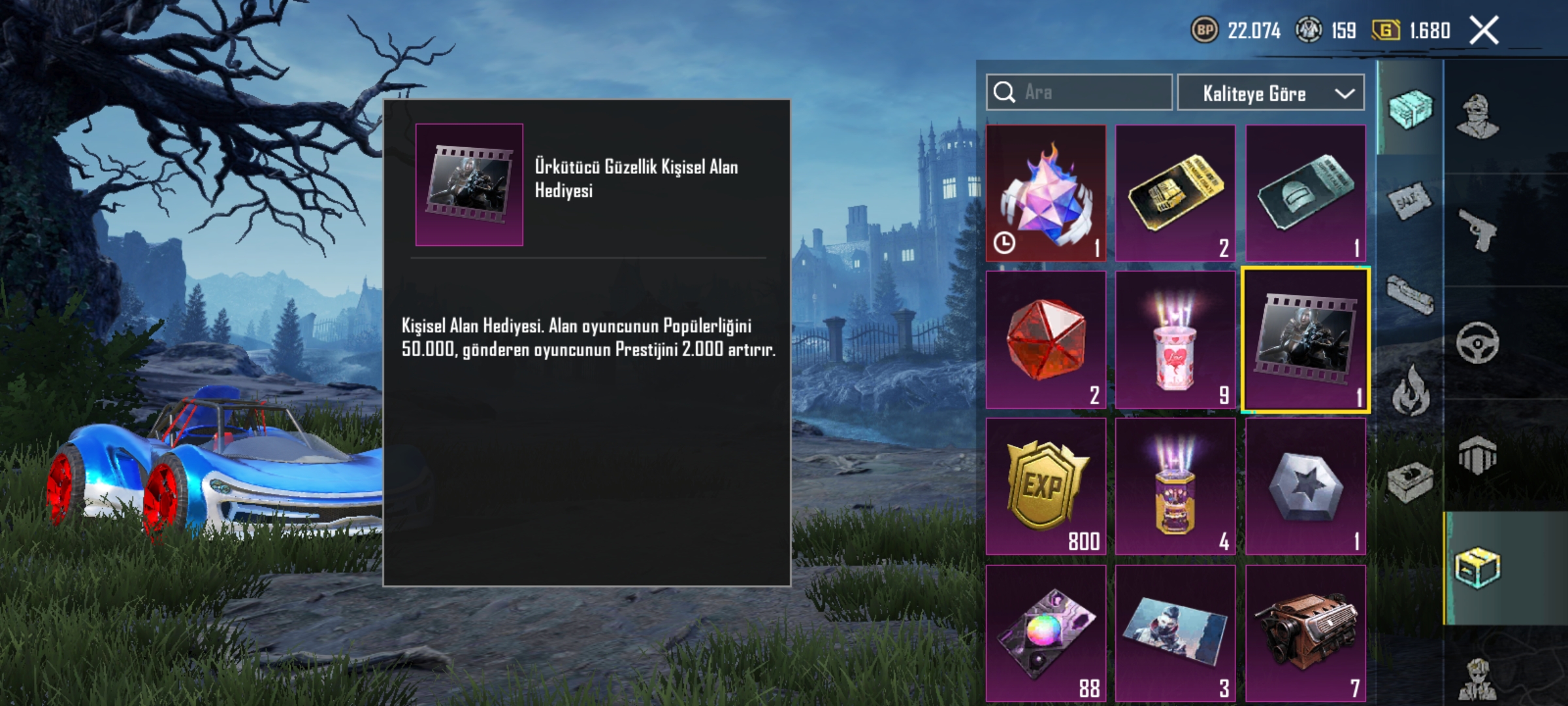The height and width of the screenshot is (706, 1568).
Task: Select the flaming pink star crystal item
Action: (x=1045, y=193)
